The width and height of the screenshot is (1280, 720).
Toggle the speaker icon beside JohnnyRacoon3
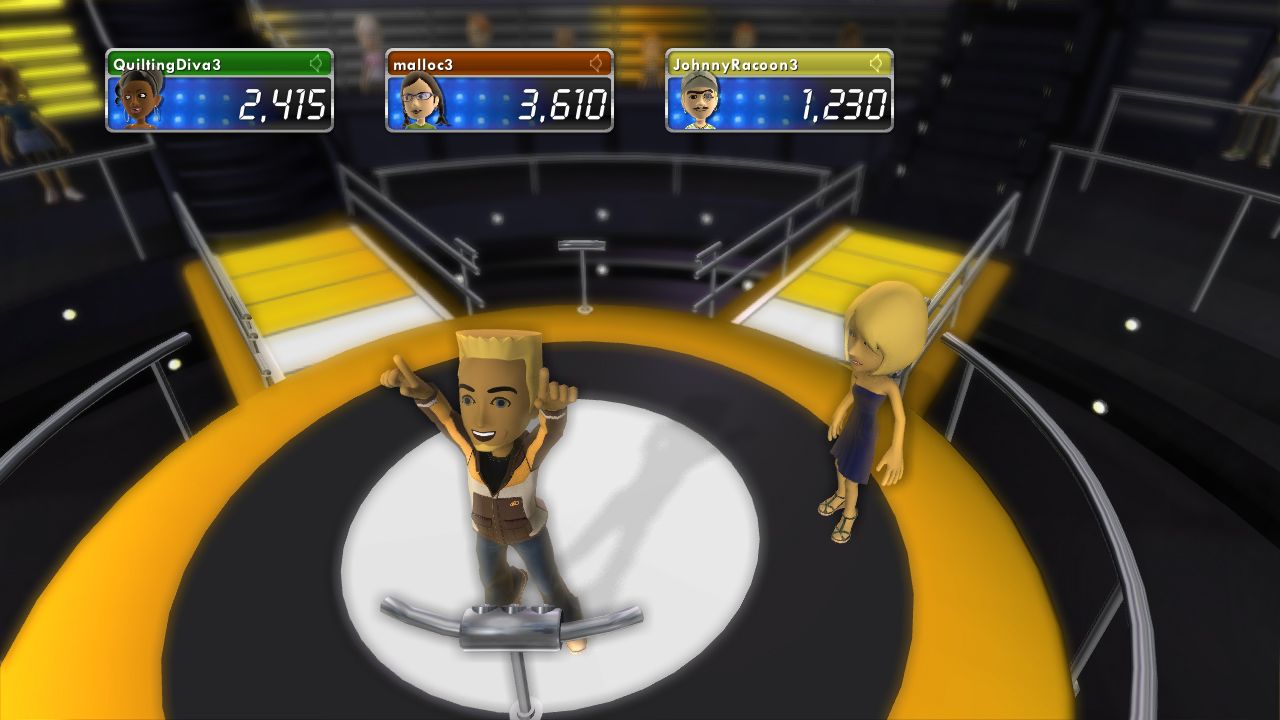pyautogui.click(x=877, y=64)
